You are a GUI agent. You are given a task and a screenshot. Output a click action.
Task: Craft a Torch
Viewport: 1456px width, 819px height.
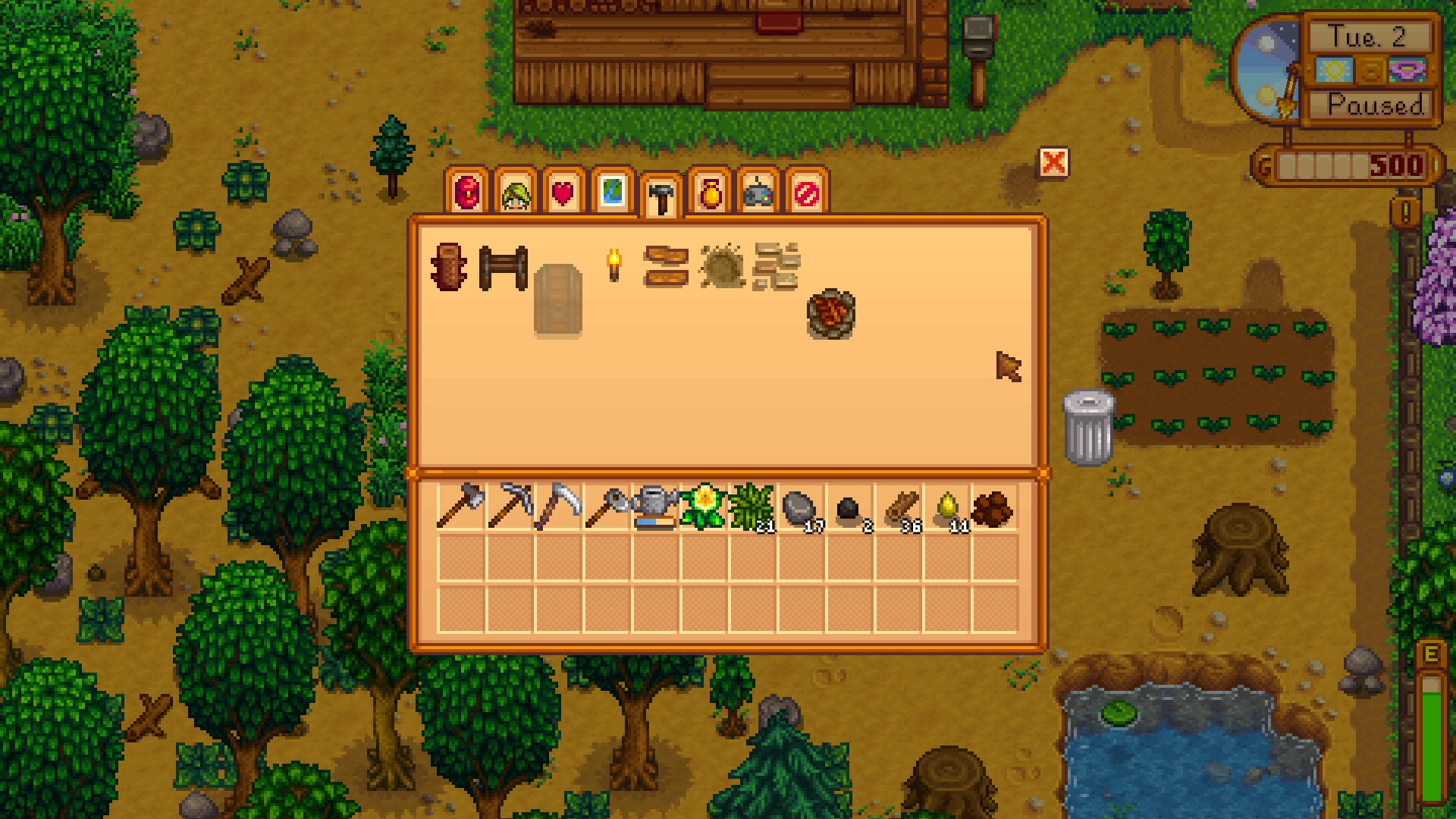pyautogui.click(x=613, y=265)
